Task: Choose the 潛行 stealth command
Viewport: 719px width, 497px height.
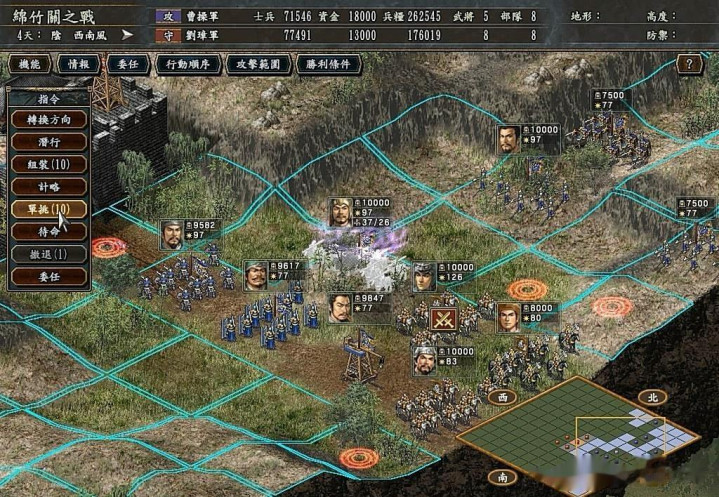Action: [x=48, y=142]
